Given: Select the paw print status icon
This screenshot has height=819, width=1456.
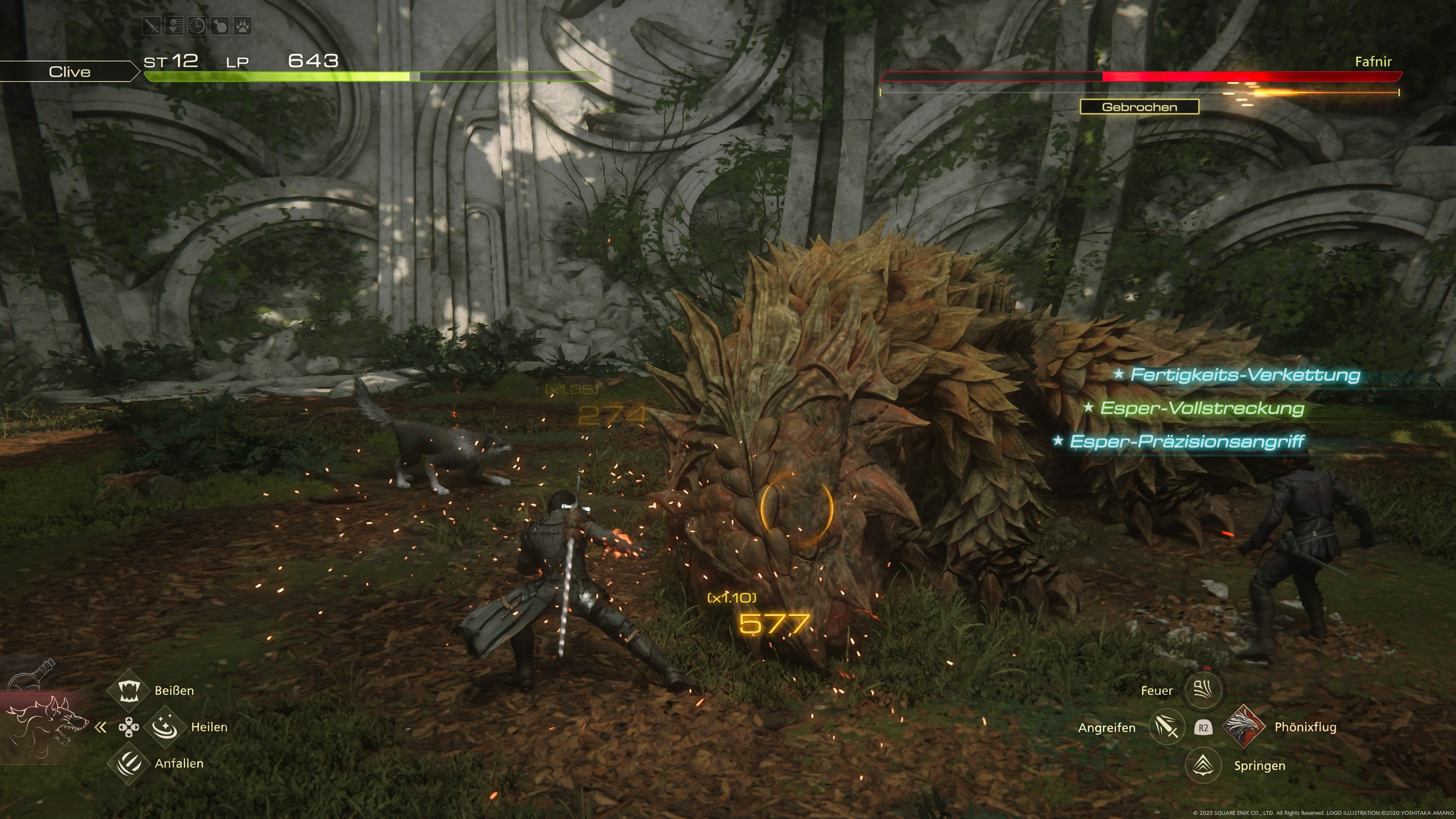Looking at the screenshot, I should pyautogui.click(x=243, y=26).
